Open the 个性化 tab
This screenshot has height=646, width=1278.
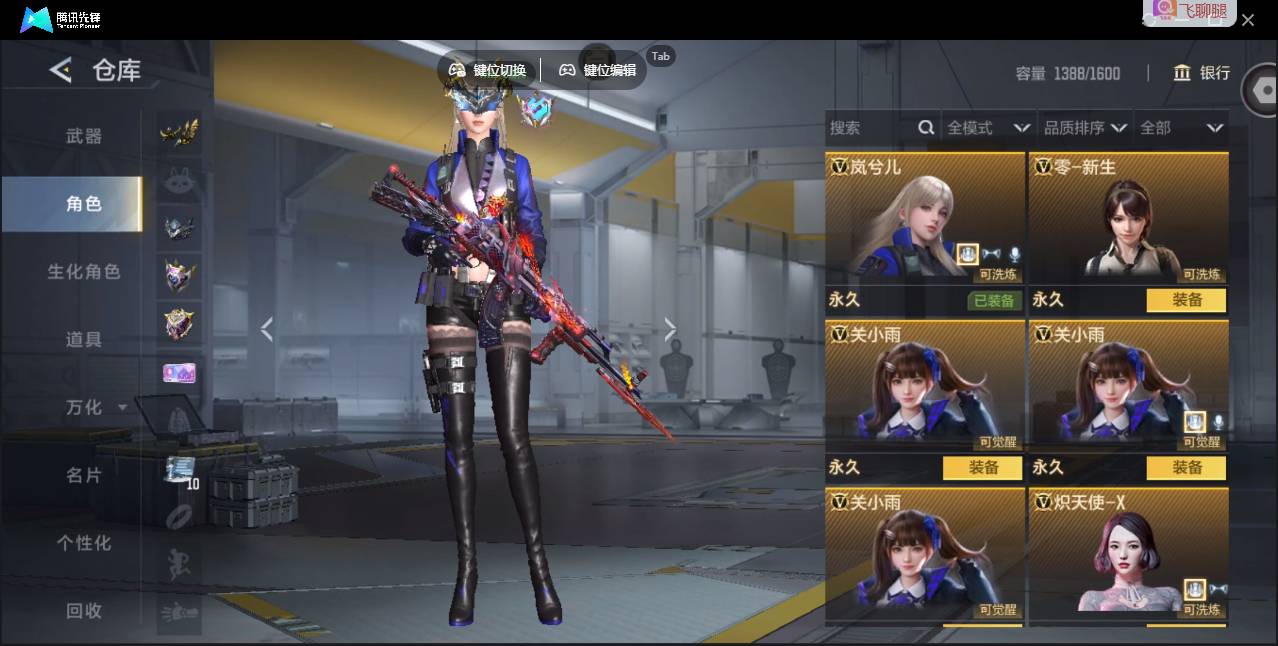(84, 543)
